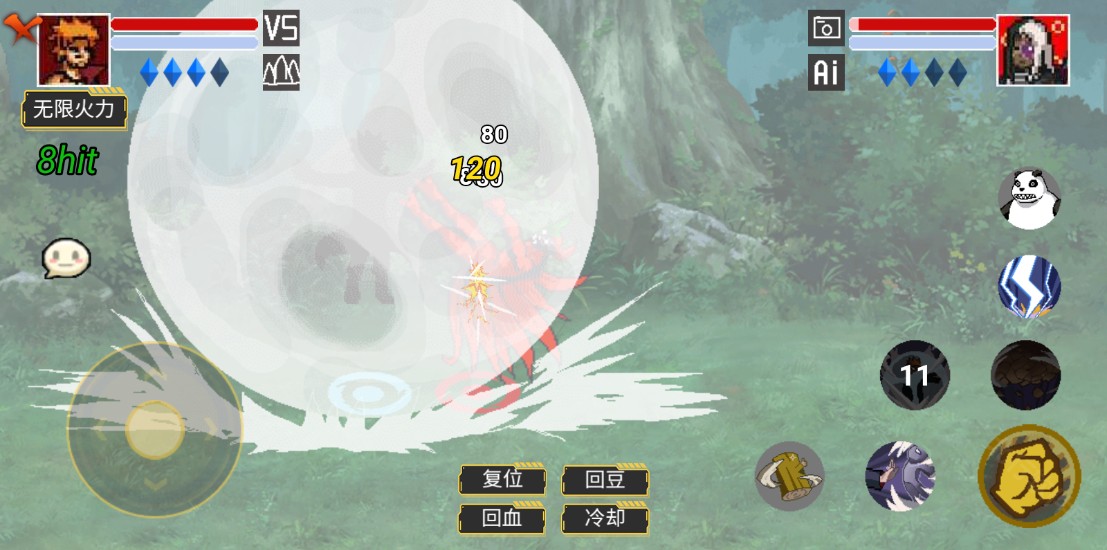Image resolution: width=1107 pixels, height=550 pixels.
Task: Click the white-haired enemy portrait
Action: (x=1033, y=50)
